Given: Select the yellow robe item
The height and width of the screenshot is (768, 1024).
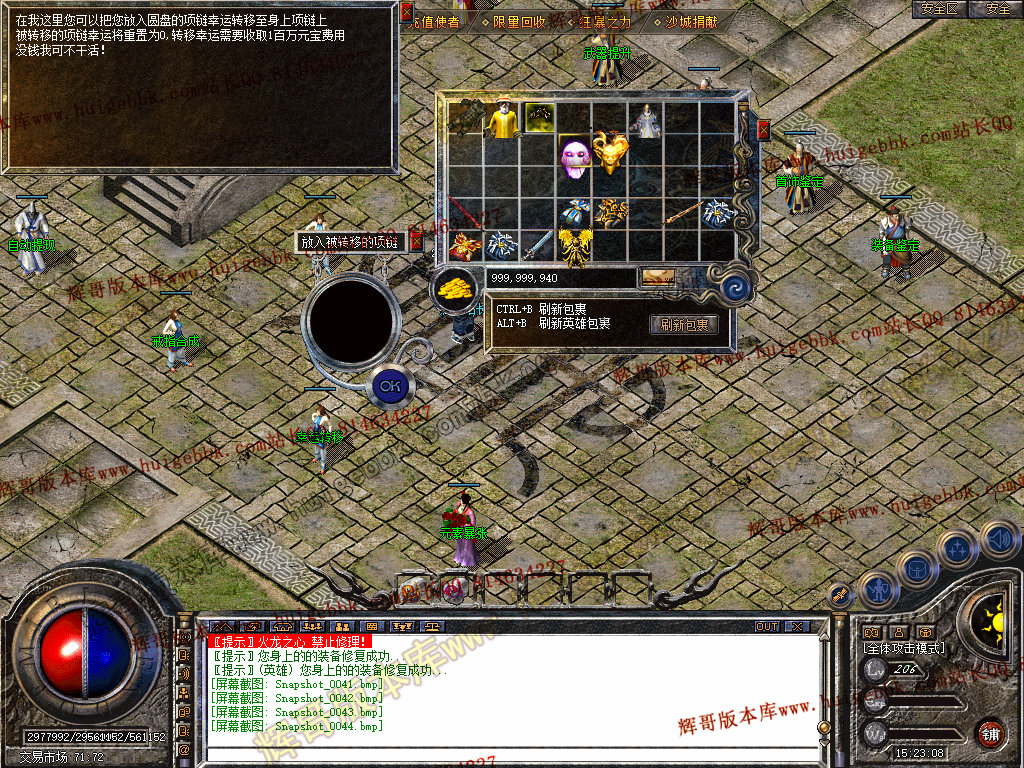Looking at the screenshot, I should click(502, 120).
